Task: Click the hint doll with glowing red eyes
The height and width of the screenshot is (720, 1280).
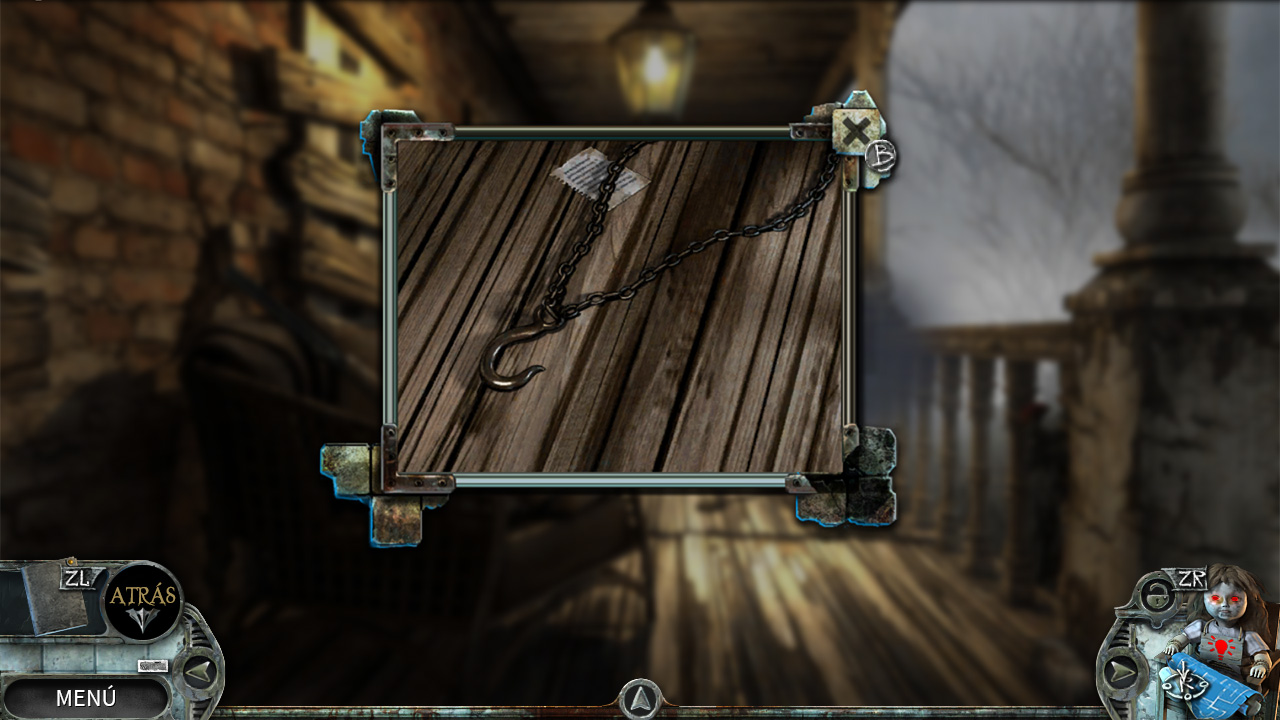Action: coord(1225,605)
